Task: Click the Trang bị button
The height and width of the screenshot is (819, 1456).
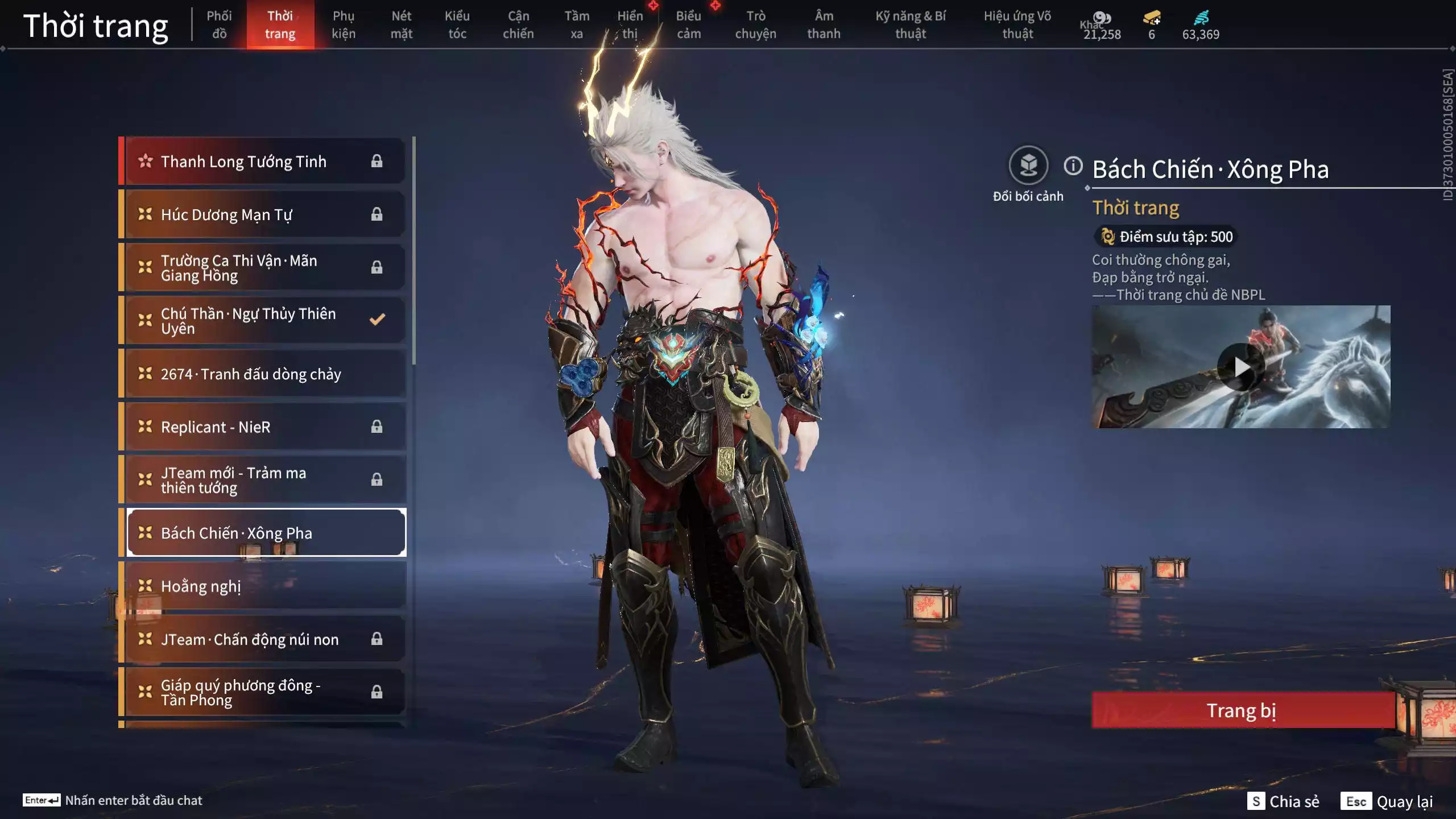Action: pyautogui.click(x=1242, y=711)
